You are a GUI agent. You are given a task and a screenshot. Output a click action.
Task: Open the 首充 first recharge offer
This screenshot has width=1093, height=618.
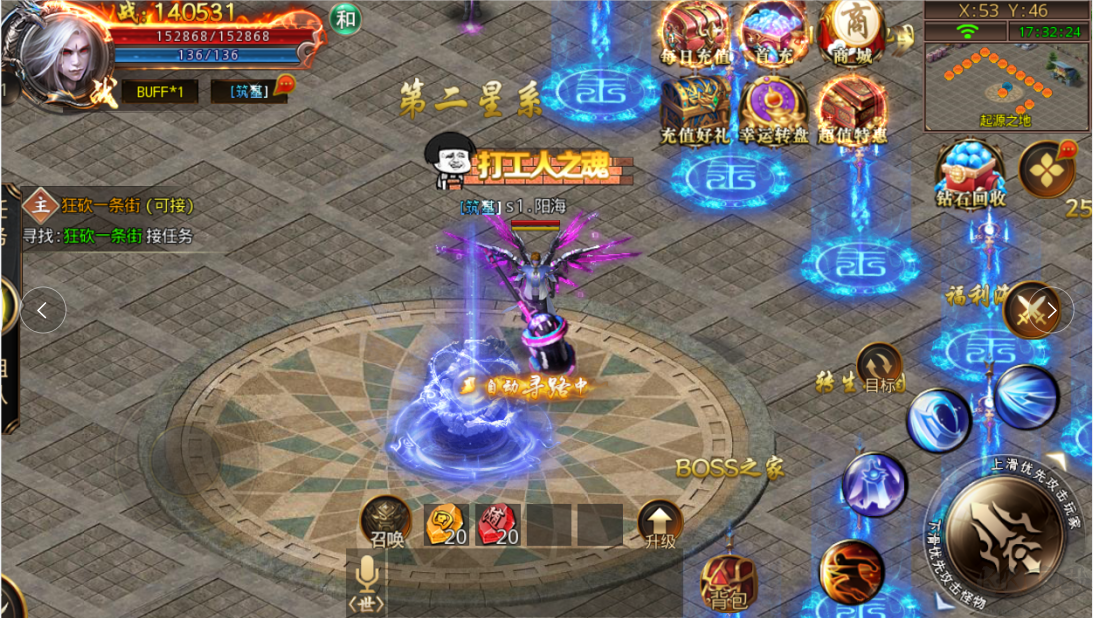click(x=773, y=32)
